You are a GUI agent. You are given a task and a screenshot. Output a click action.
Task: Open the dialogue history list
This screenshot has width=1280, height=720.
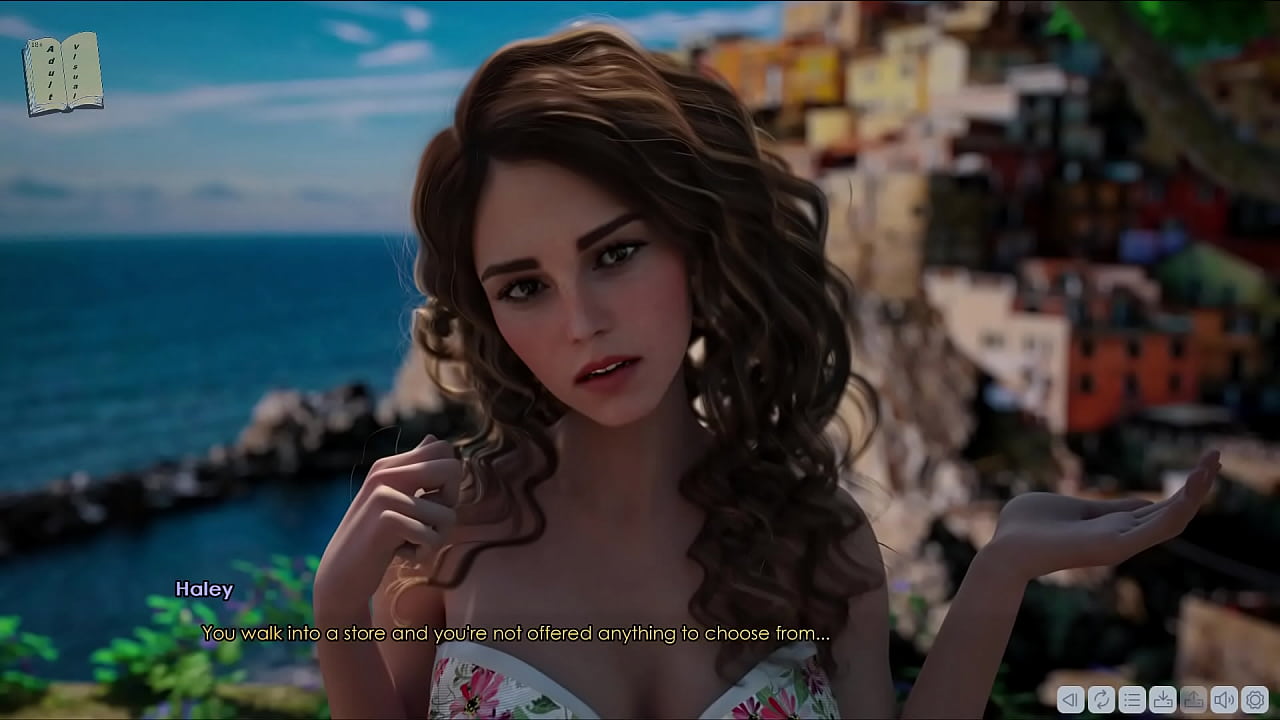point(1132,699)
